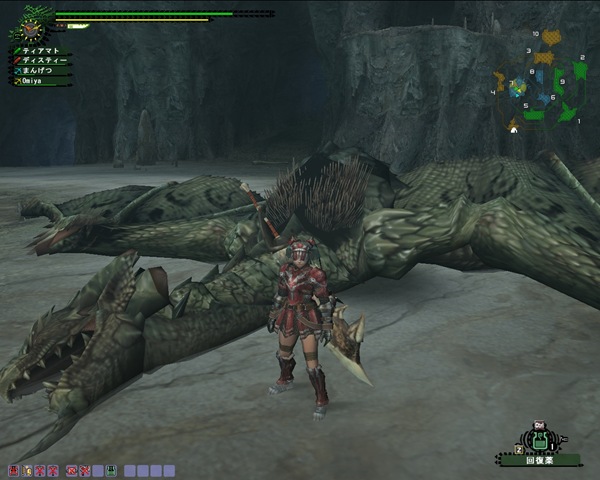600x480 pixels.
Task: Select party member Omiya
Action: point(36,81)
